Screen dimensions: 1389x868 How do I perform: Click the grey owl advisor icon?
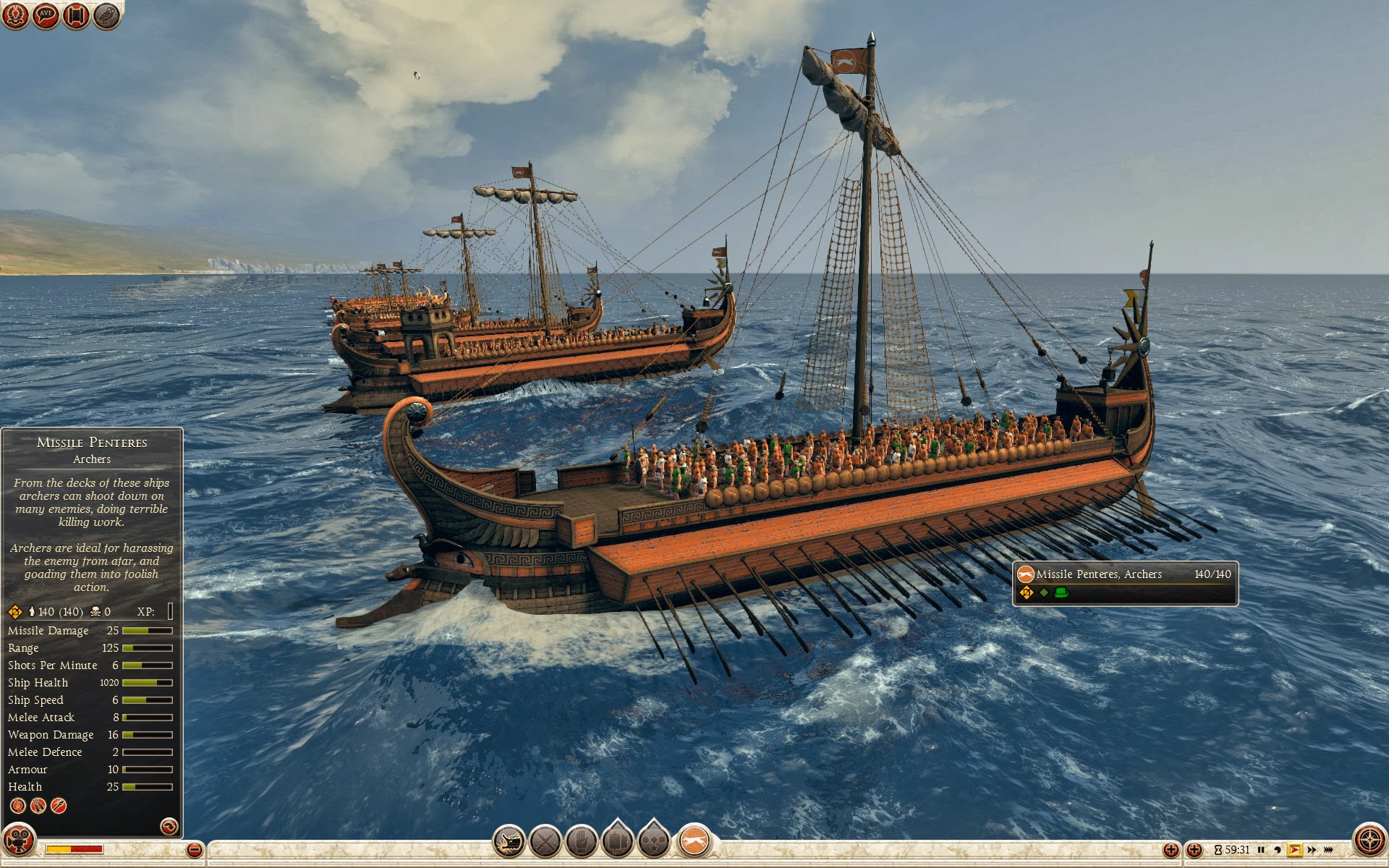pyautogui.click(x=106, y=15)
